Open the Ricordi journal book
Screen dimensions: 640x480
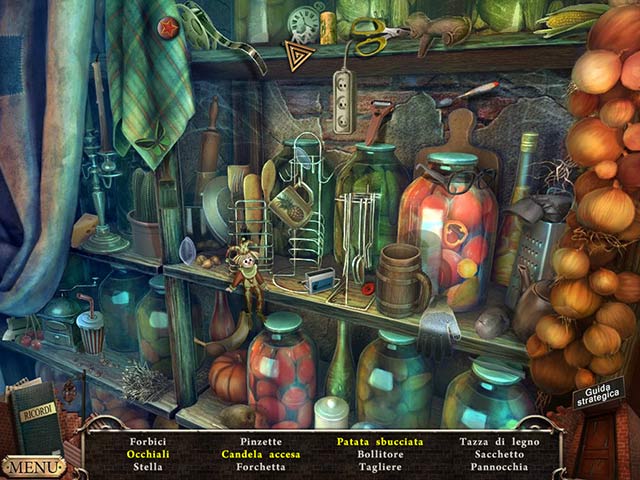pos(35,413)
